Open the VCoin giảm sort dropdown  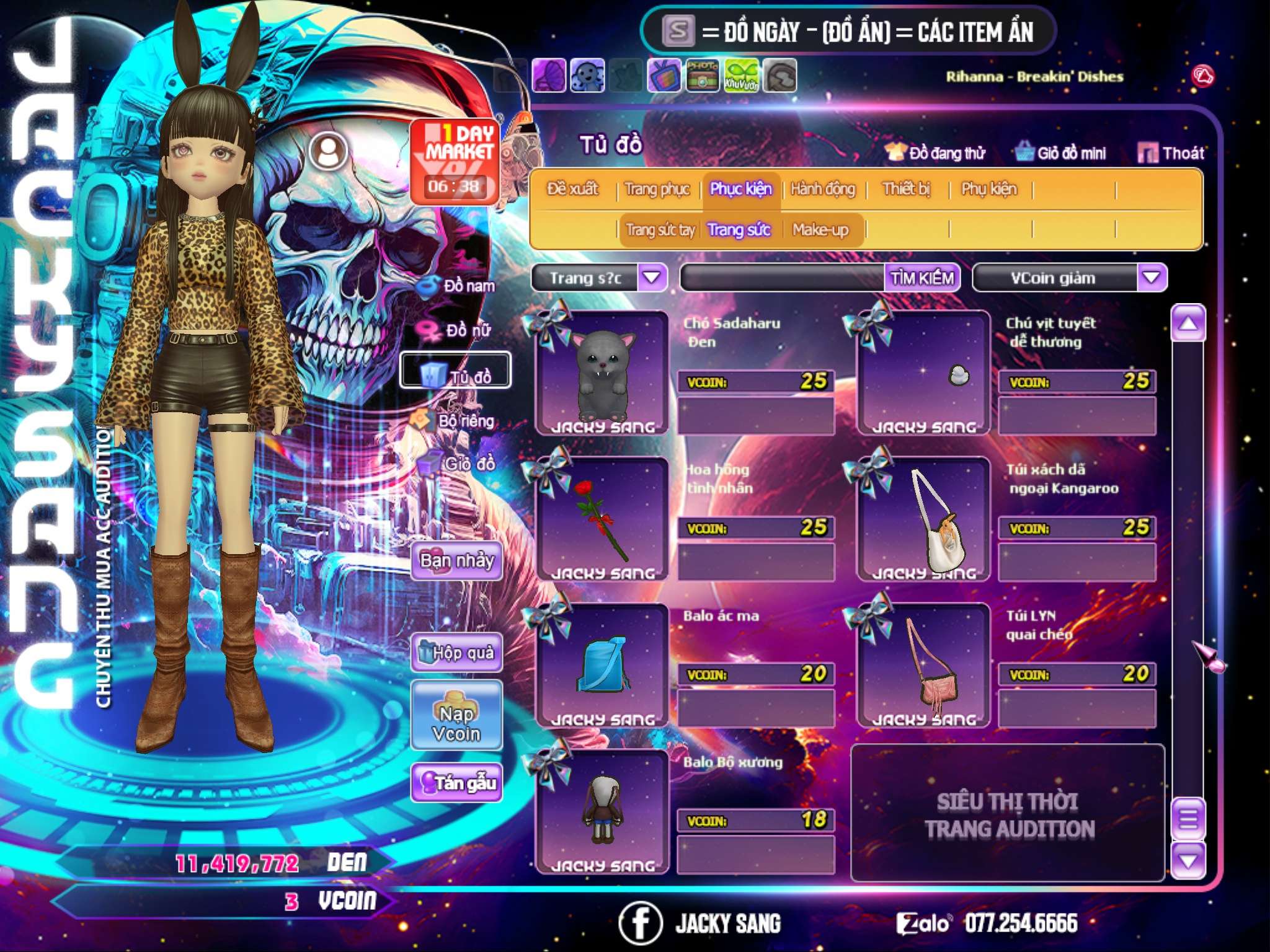click(x=1151, y=278)
